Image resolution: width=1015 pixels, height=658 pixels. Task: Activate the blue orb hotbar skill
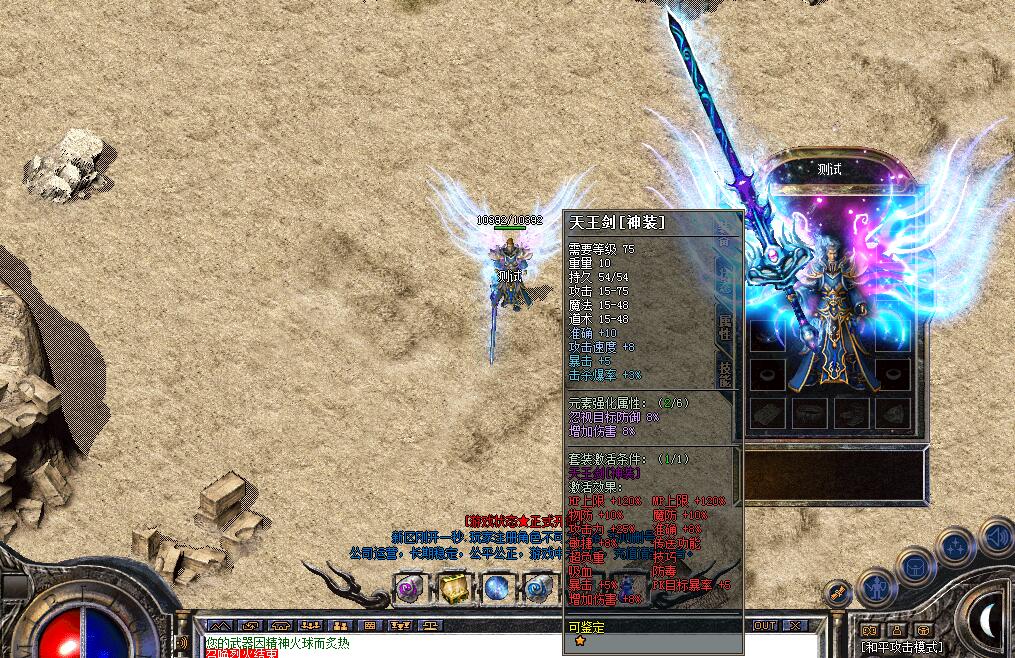pos(498,588)
